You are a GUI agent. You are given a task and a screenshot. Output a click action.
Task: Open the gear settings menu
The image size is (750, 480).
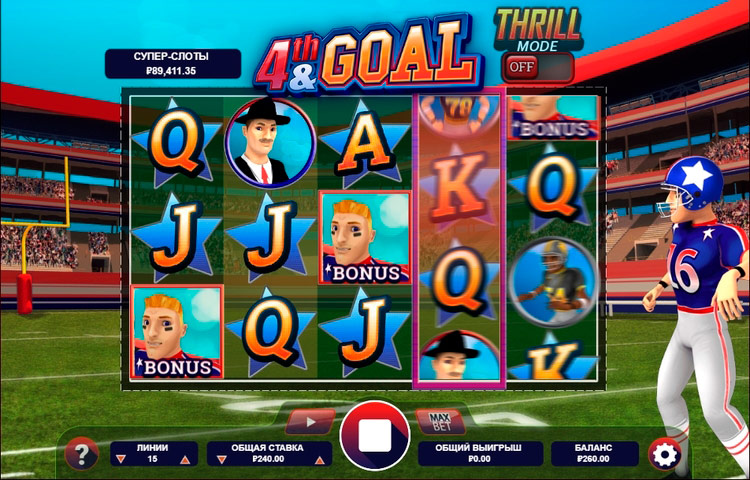pos(662,454)
